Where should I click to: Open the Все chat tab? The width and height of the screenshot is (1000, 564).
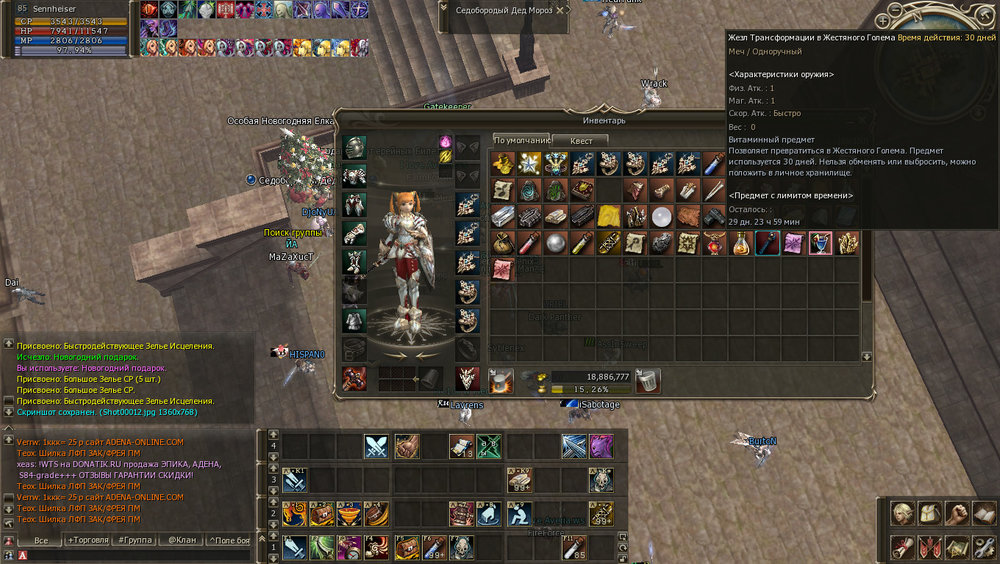41,540
